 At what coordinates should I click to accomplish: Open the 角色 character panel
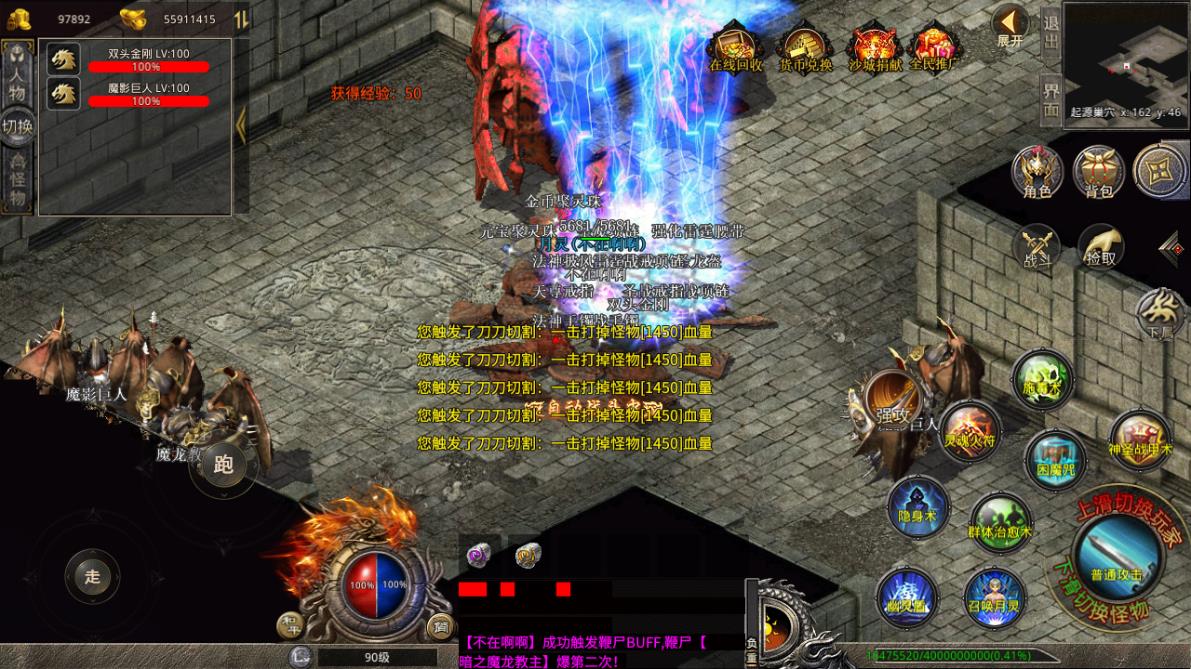[x=1037, y=171]
